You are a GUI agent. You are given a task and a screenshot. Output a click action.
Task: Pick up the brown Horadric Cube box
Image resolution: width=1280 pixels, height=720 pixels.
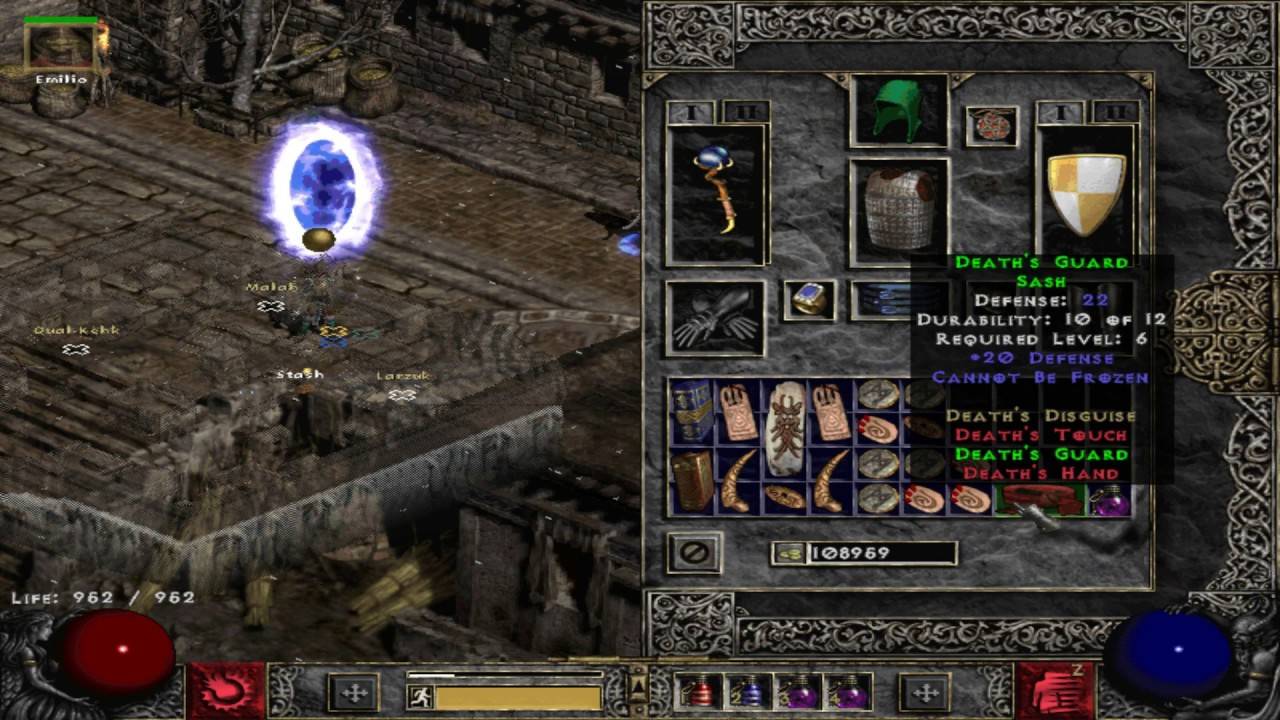pos(691,481)
